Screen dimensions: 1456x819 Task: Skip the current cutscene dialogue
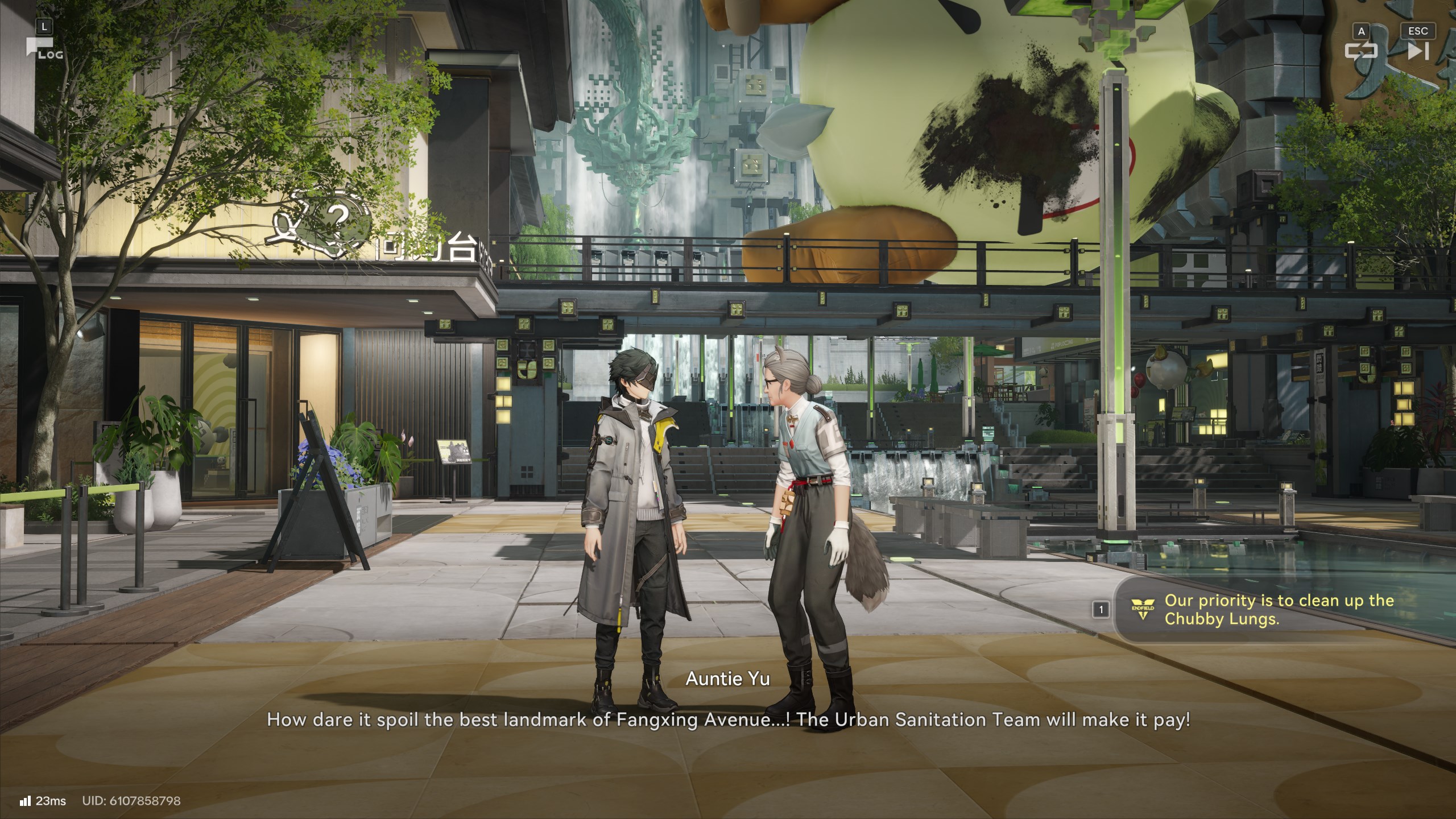pyautogui.click(x=1417, y=51)
